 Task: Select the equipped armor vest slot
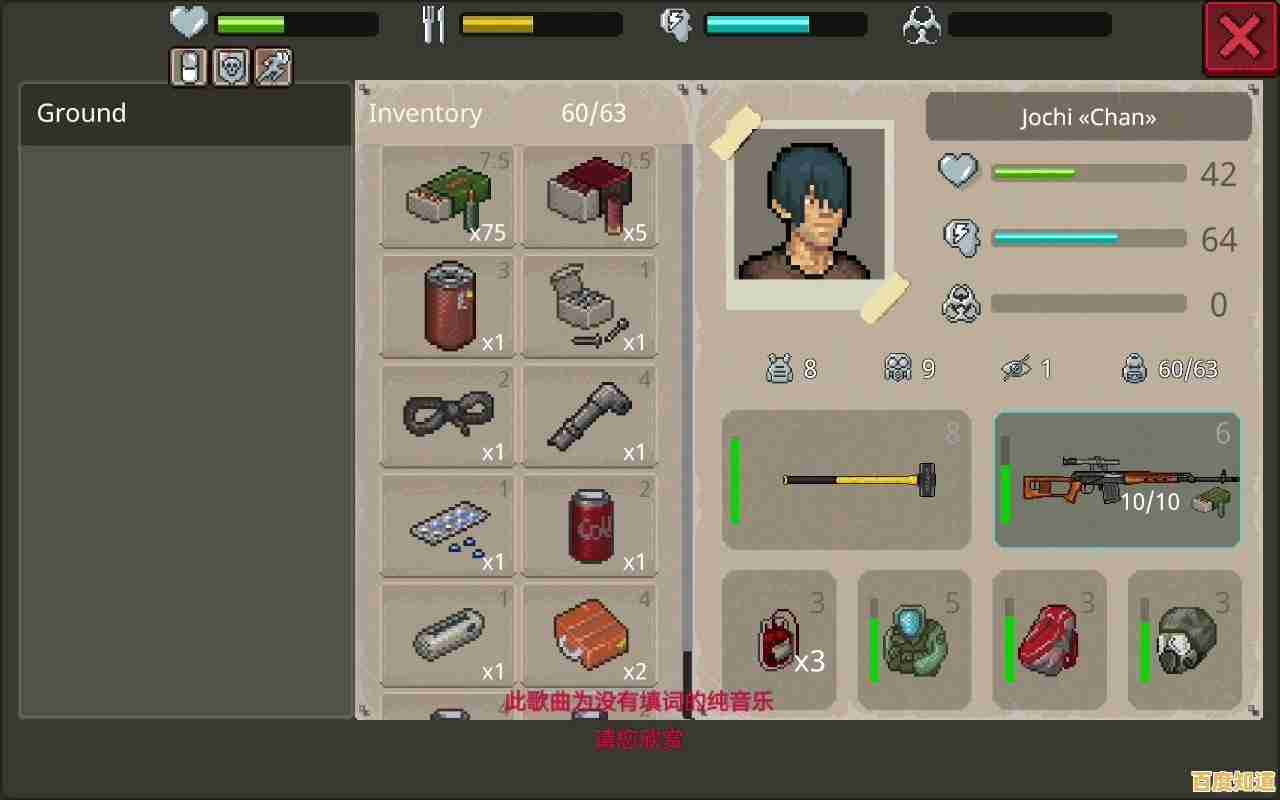point(913,638)
